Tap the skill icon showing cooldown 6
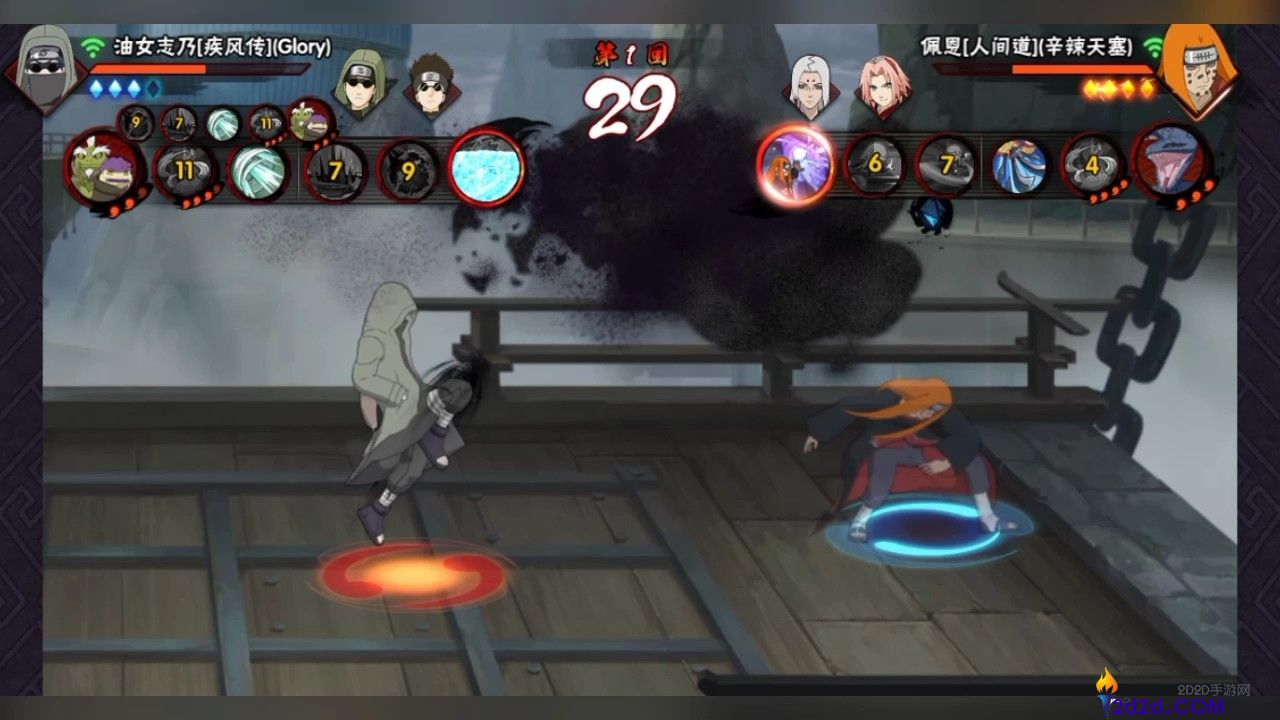 coord(874,164)
